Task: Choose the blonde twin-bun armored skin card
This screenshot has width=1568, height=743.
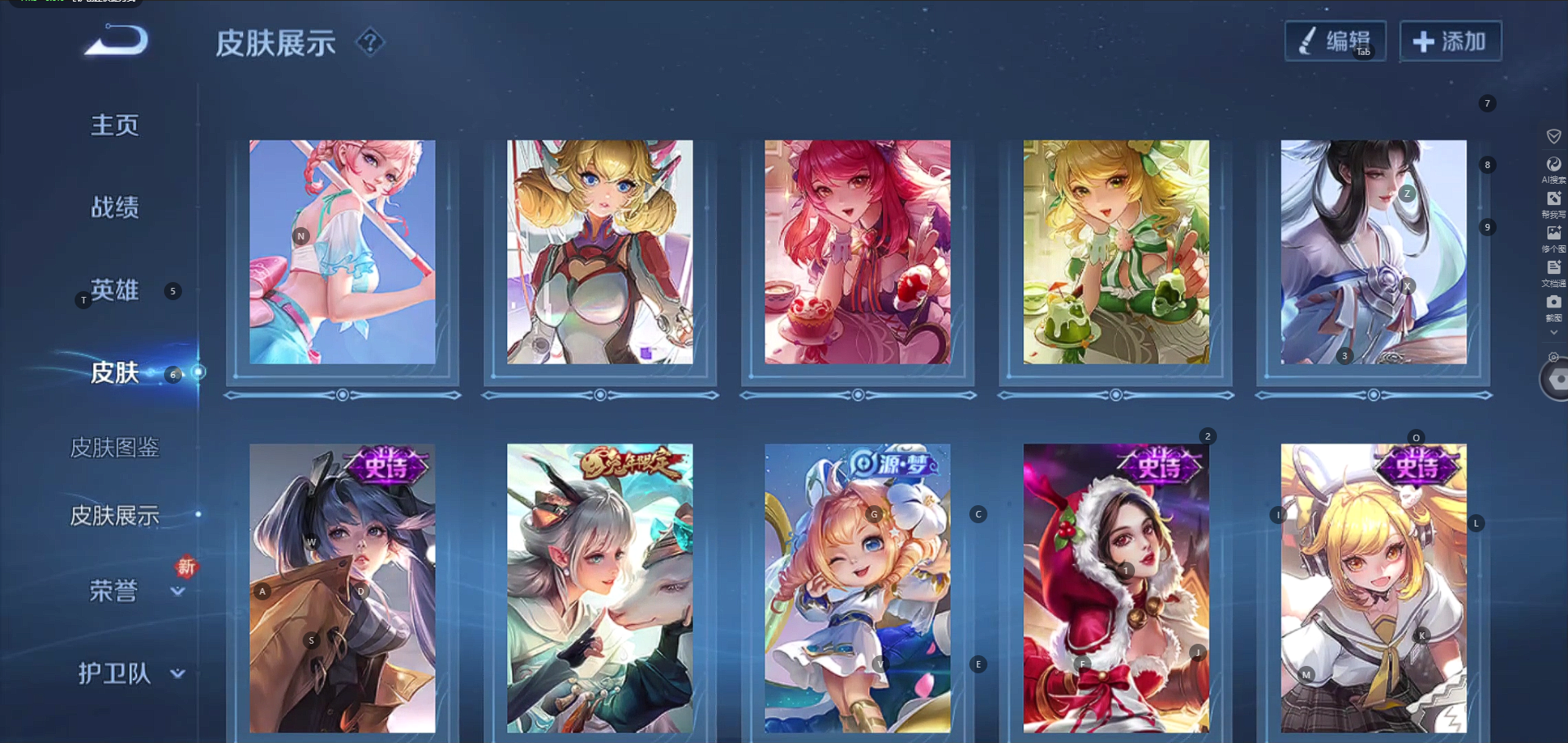Action: tap(599, 252)
